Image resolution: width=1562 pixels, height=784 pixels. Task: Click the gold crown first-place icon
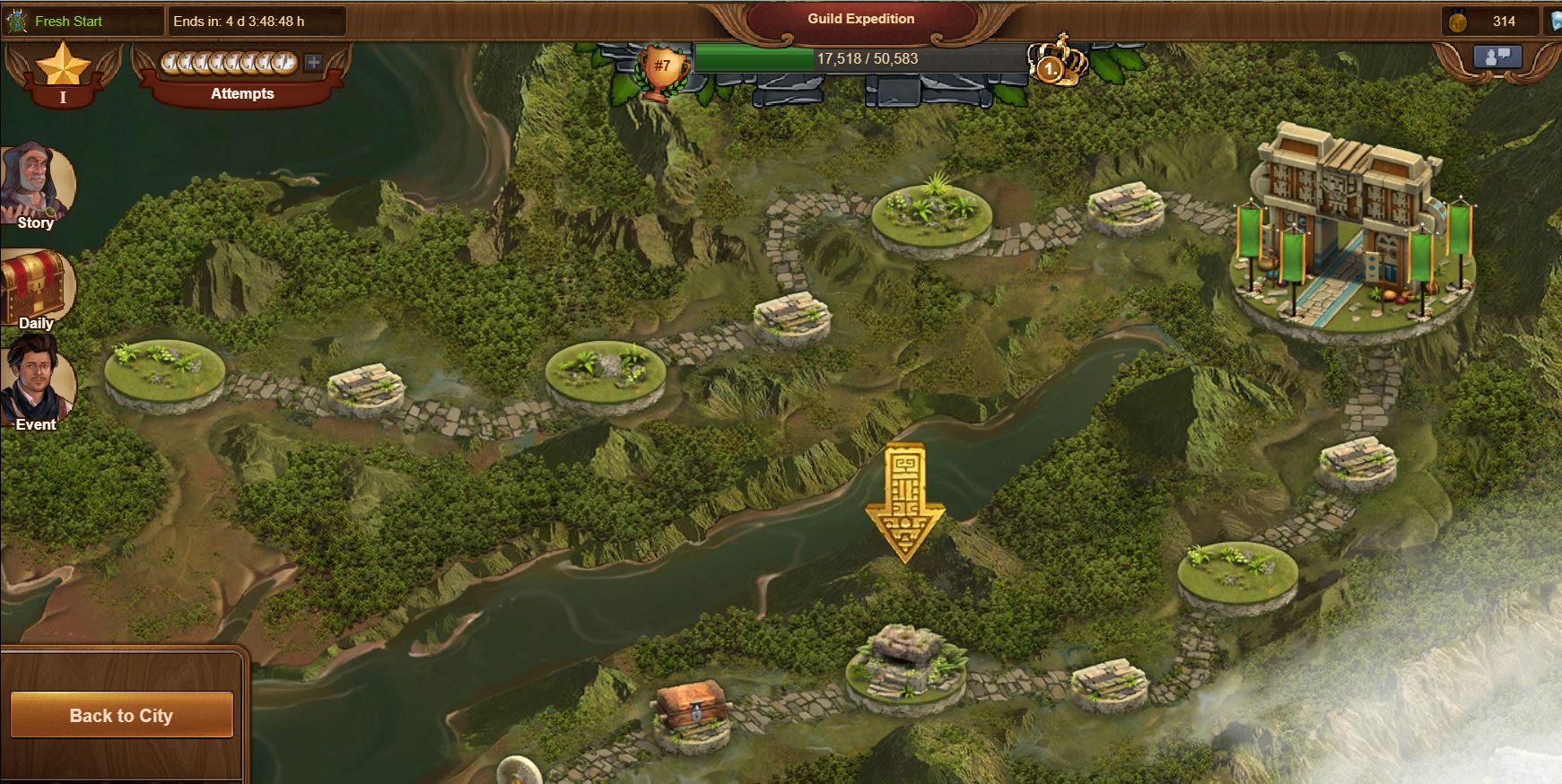pos(1057,61)
